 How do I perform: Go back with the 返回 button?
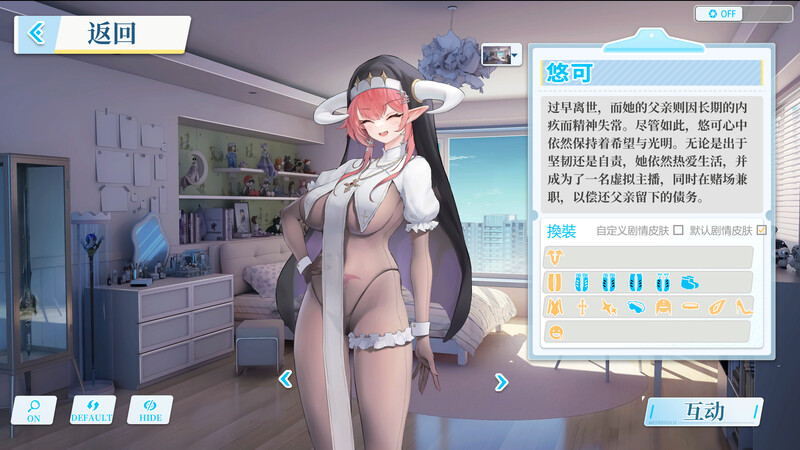(x=100, y=33)
